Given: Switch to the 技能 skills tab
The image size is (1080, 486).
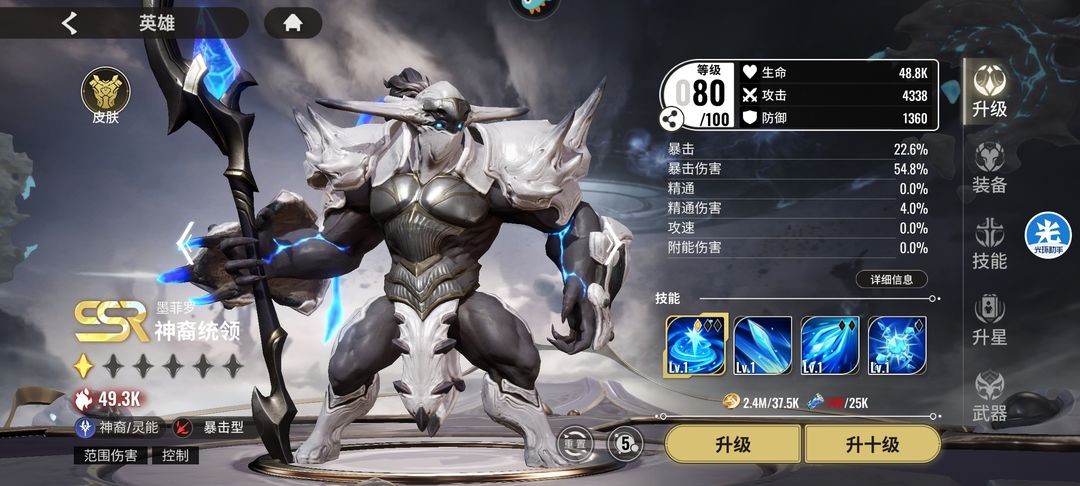Looking at the screenshot, I should (x=990, y=243).
